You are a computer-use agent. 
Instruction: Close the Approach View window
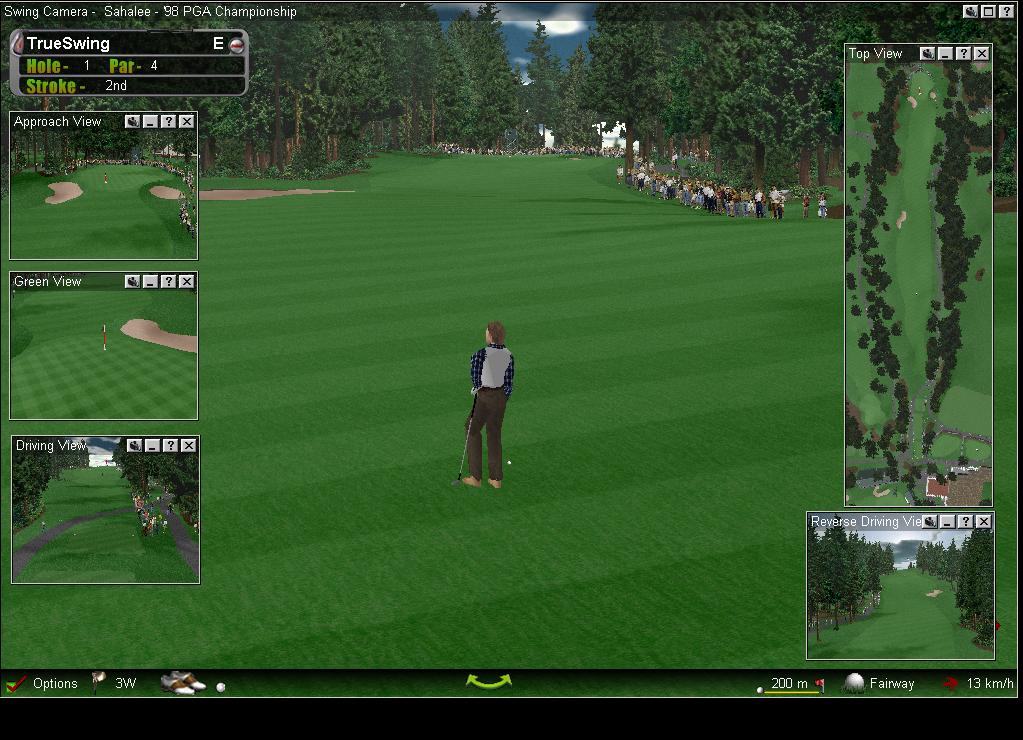pos(187,122)
